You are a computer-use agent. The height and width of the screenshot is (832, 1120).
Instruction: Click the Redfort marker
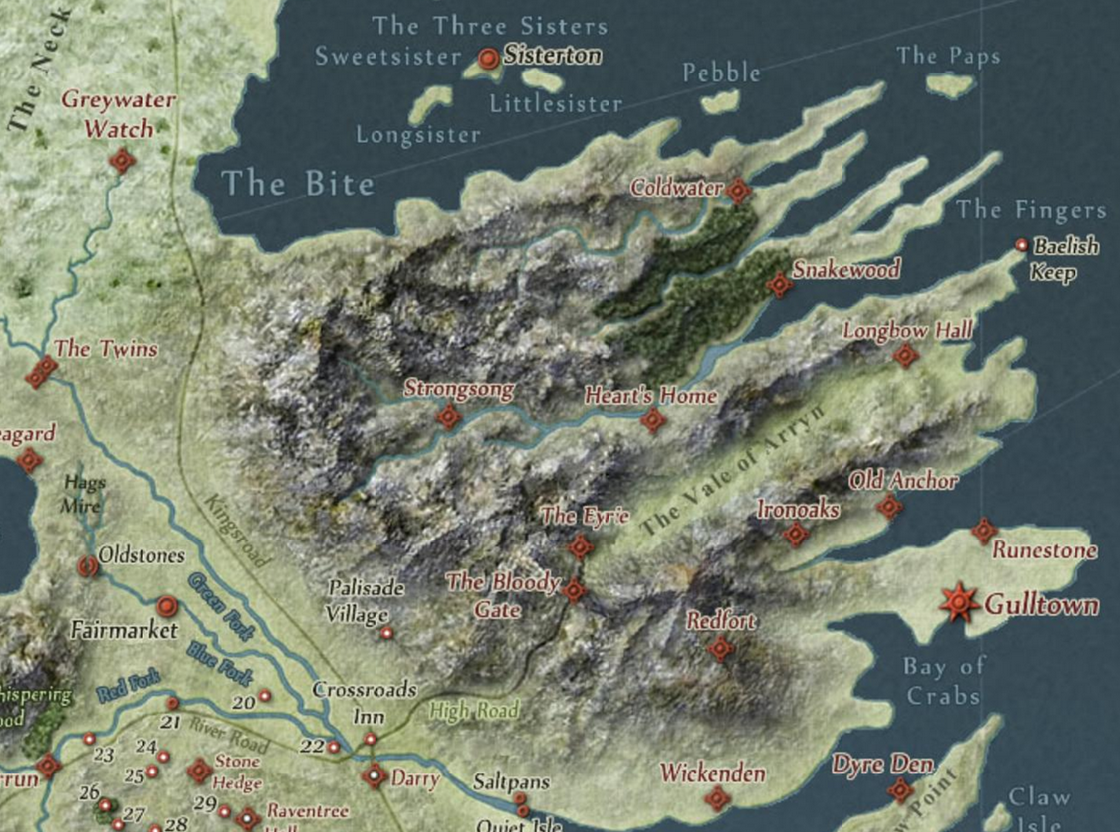(x=720, y=649)
